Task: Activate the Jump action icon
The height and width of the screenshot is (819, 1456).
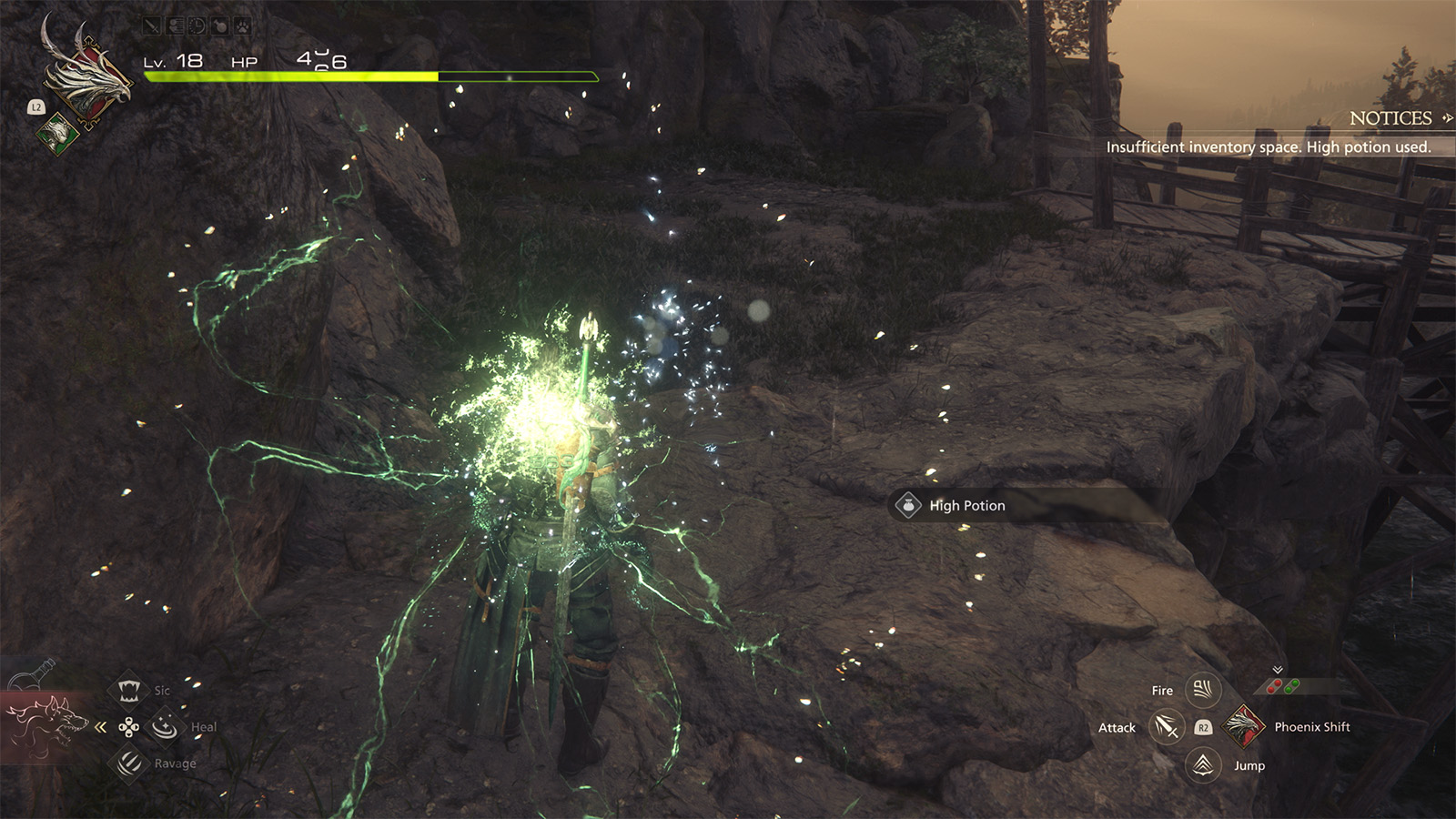Action: pyautogui.click(x=1203, y=764)
